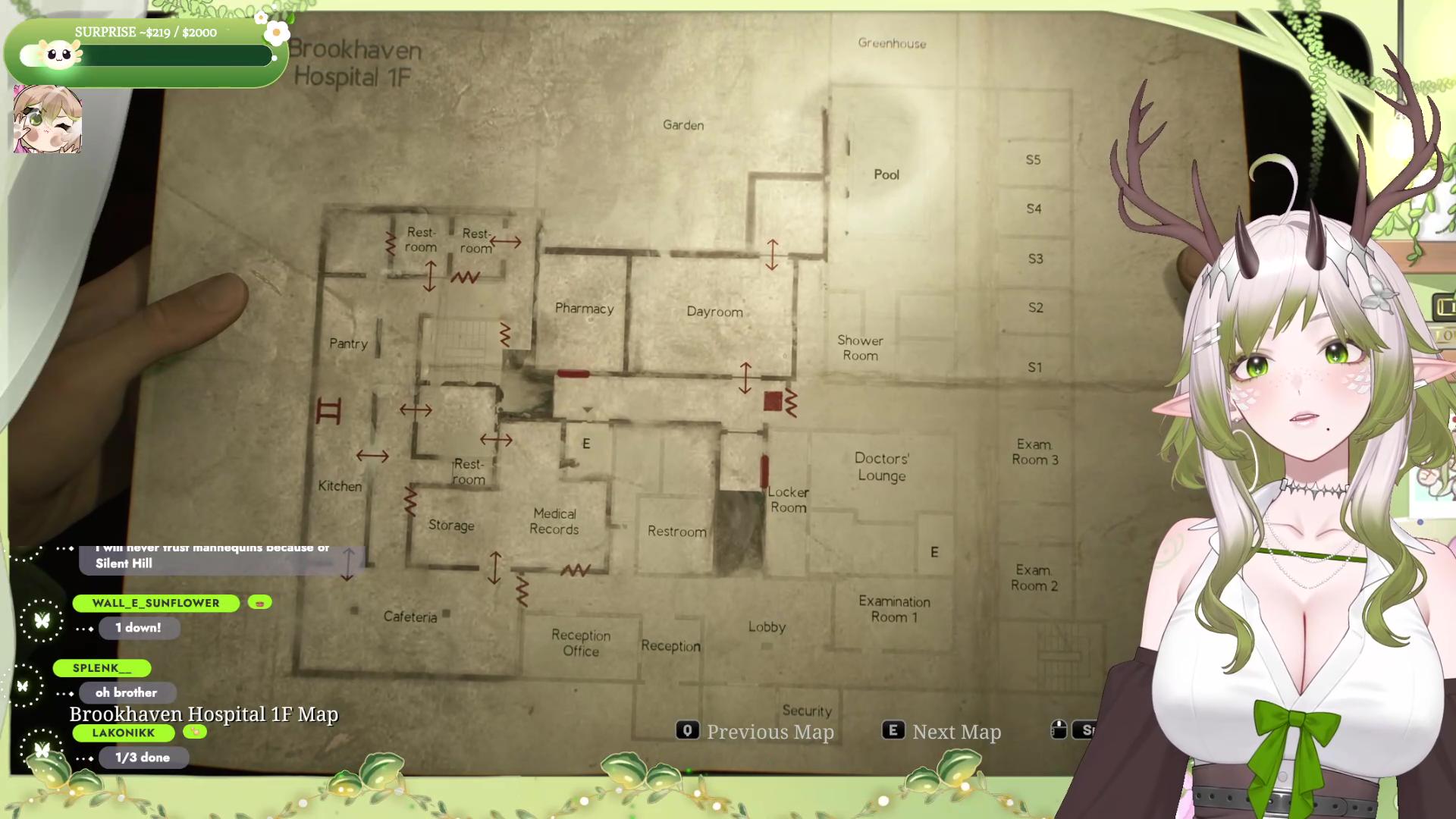Open LAKONIKK's username tag
This screenshot has height=819, width=1456.
point(123,733)
